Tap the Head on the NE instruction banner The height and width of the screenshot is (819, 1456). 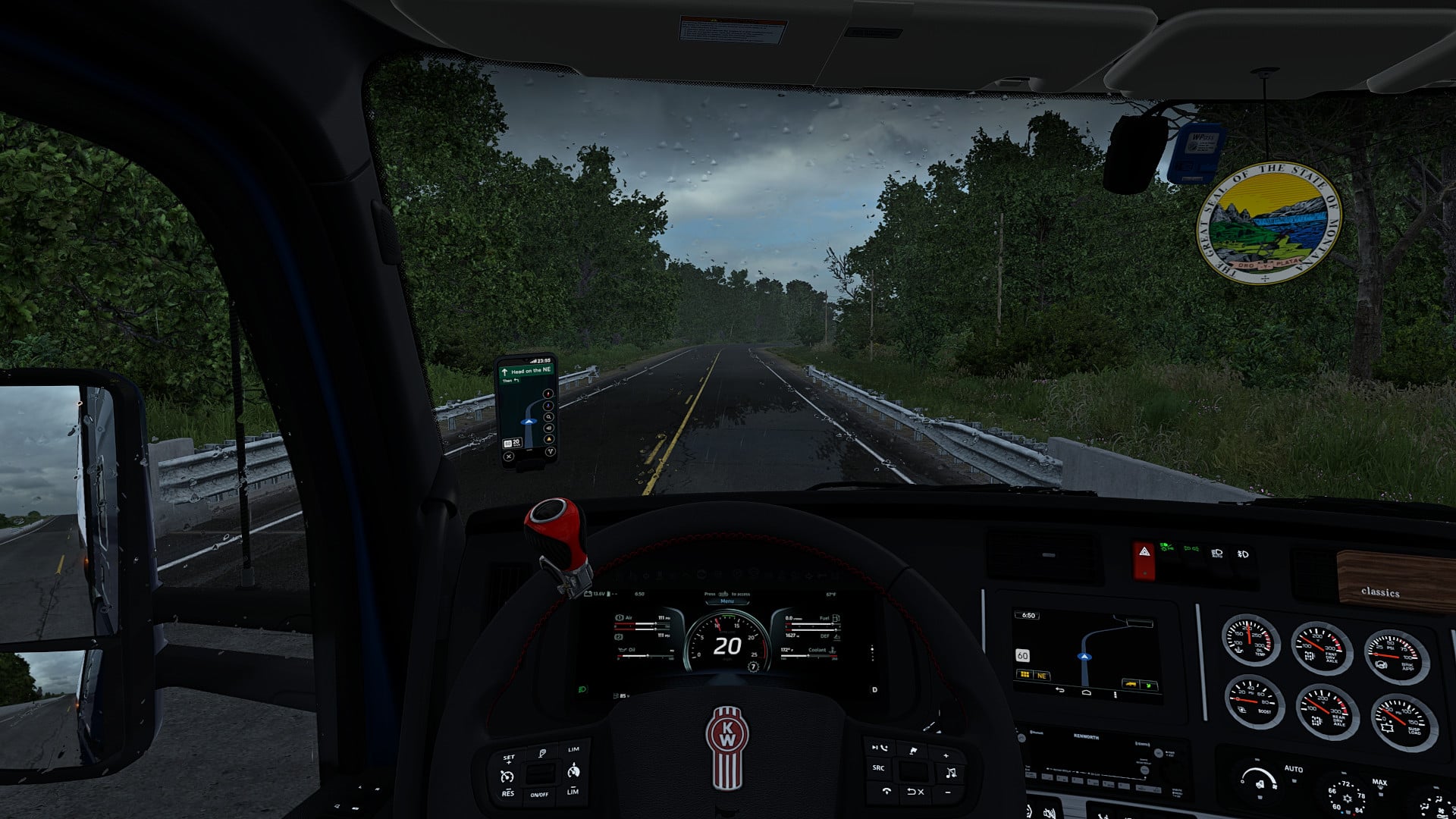pos(529,370)
